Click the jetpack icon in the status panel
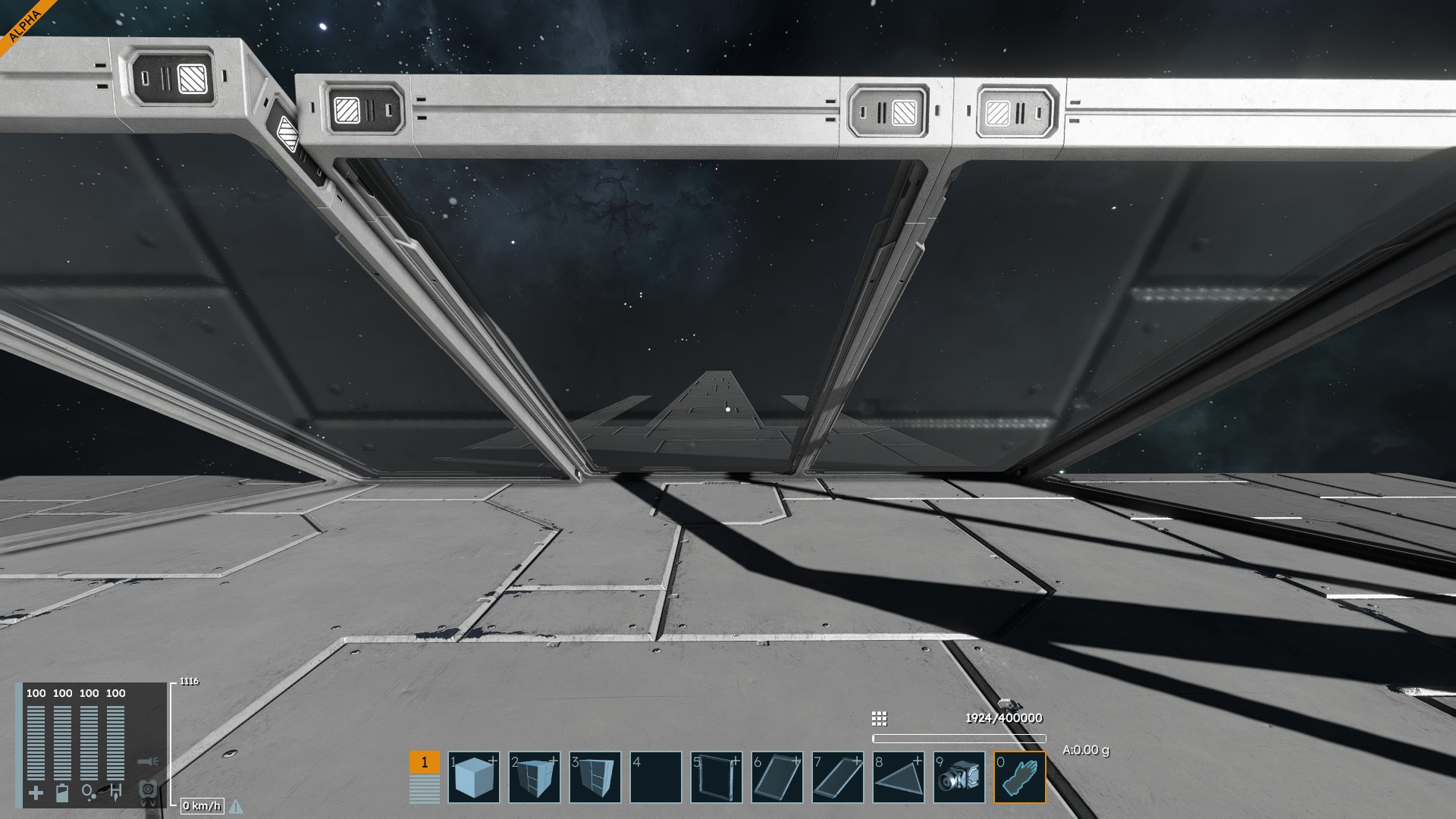This screenshot has height=819, width=1456. (148, 791)
